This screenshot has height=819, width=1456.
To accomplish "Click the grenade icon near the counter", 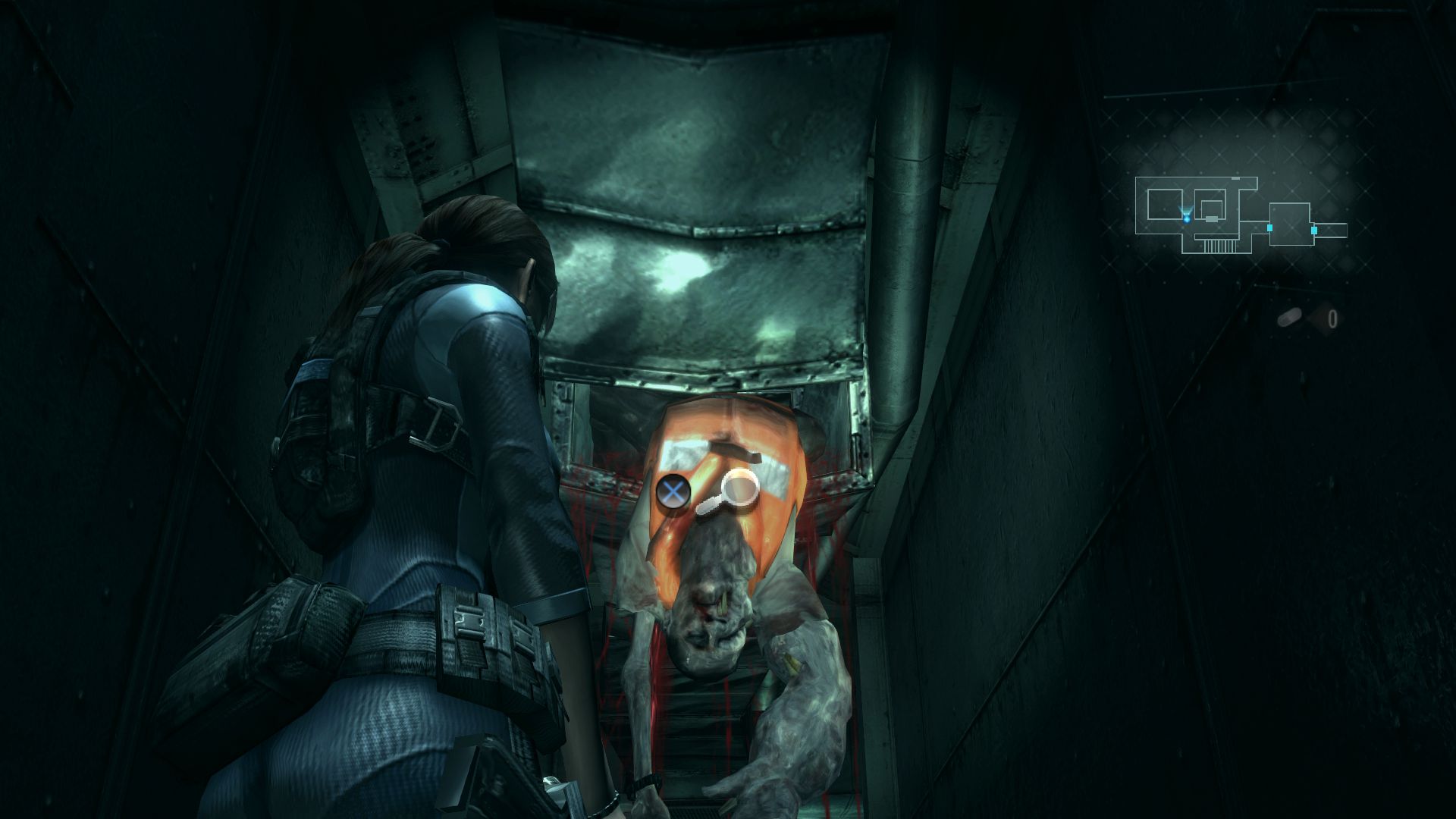I will click(x=1290, y=317).
